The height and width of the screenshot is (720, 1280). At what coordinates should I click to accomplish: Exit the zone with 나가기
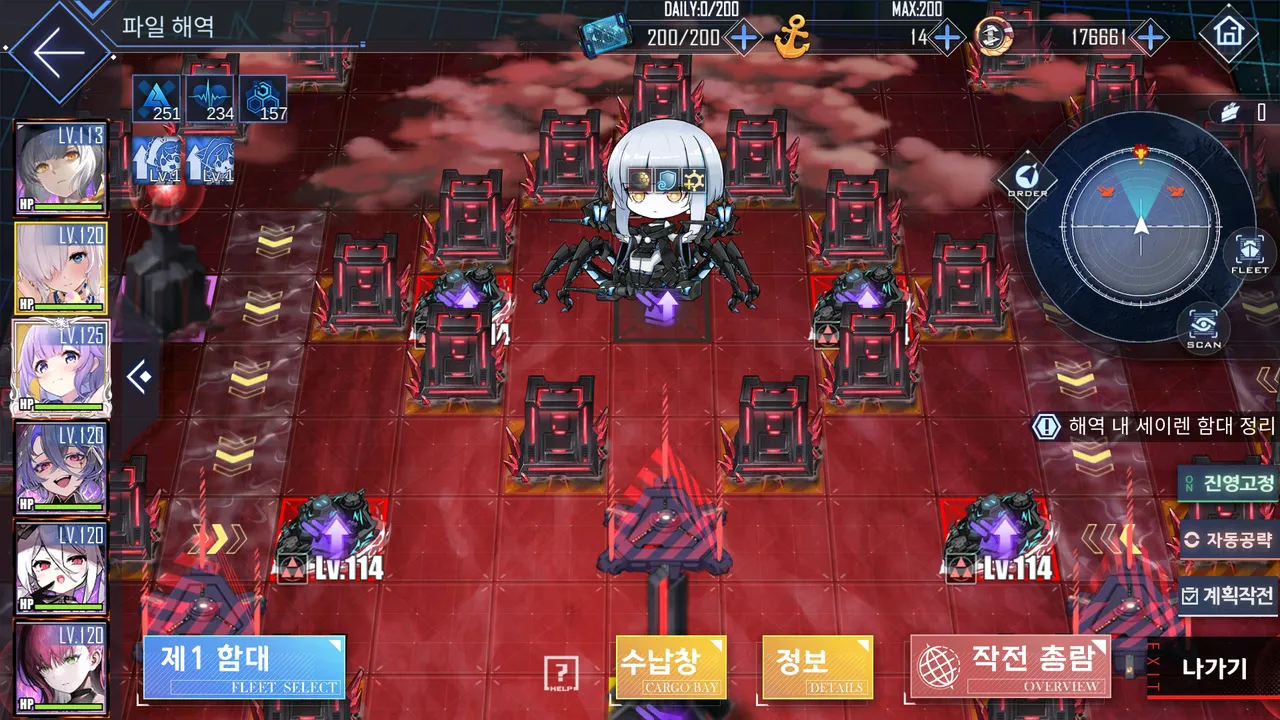(1214, 668)
